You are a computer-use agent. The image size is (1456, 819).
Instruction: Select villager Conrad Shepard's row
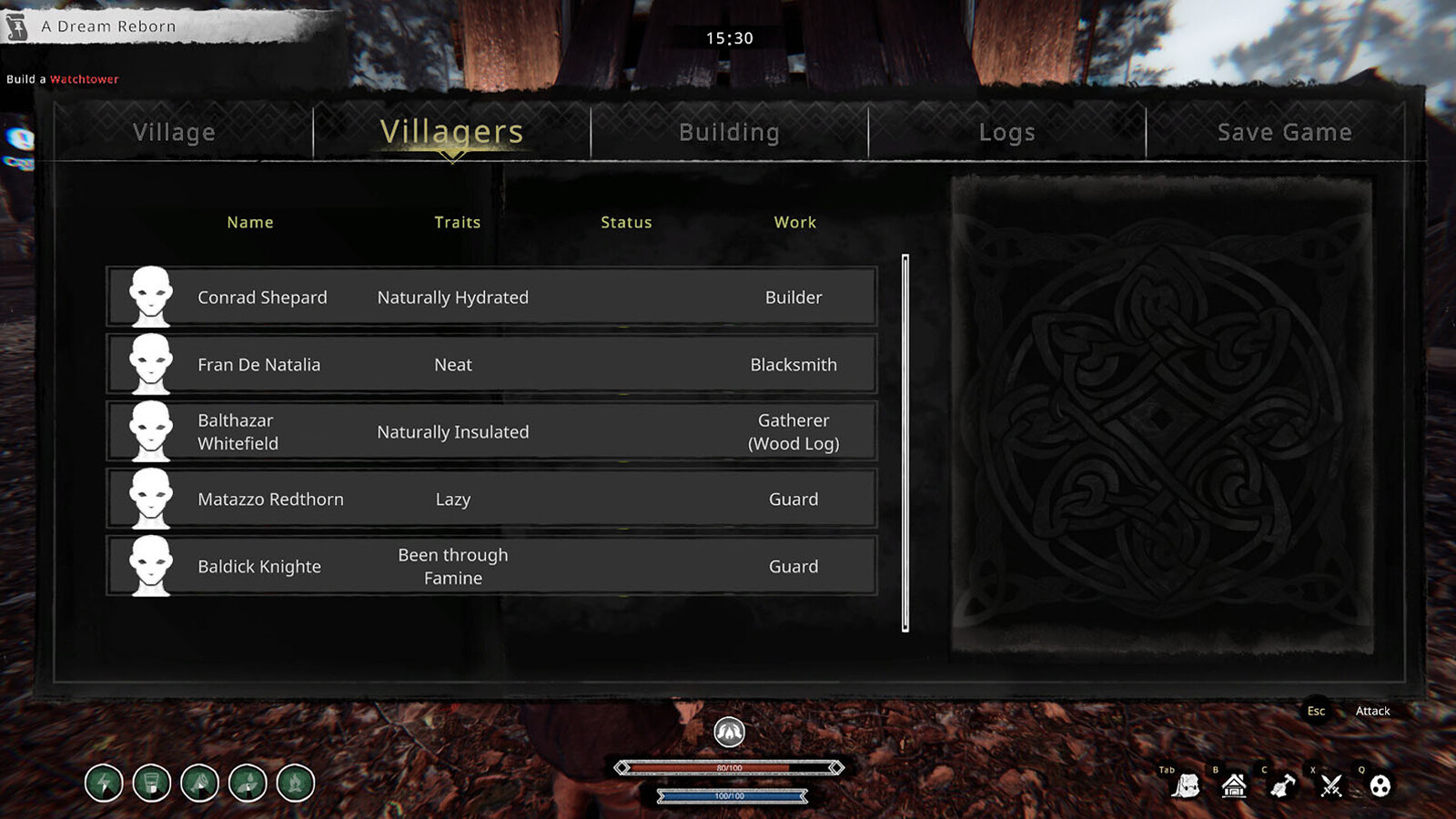(491, 298)
